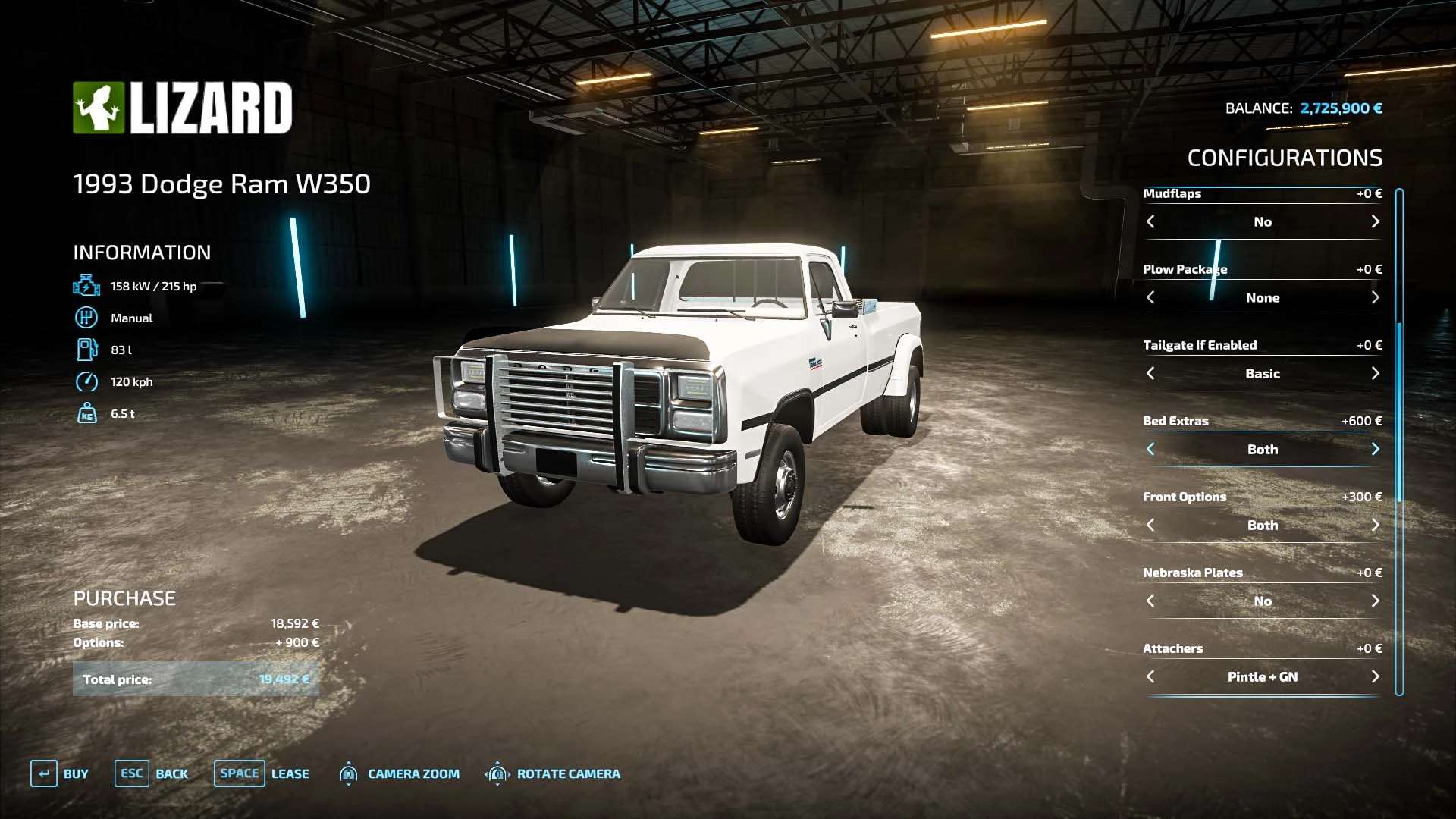Cycle Plow Package to next choice
Image resolution: width=1456 pixels, height=819 pixels.
[1375, 297]
